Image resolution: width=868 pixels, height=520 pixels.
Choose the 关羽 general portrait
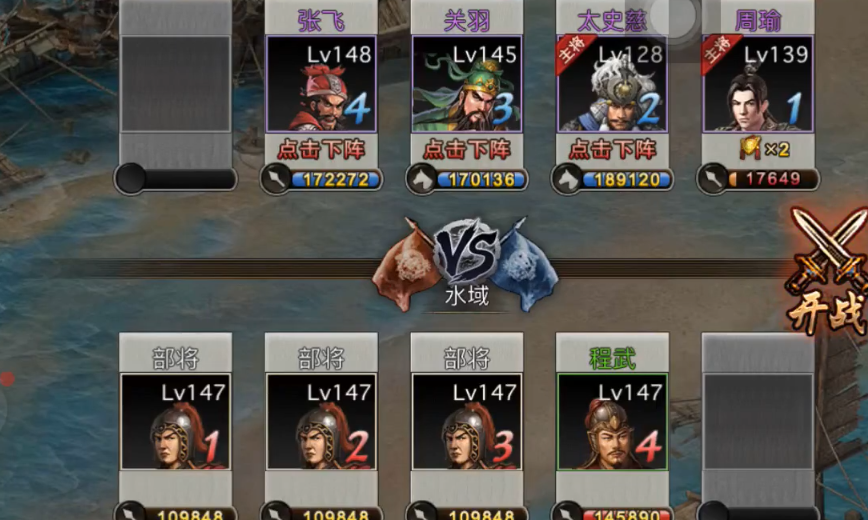click(467, 85)
